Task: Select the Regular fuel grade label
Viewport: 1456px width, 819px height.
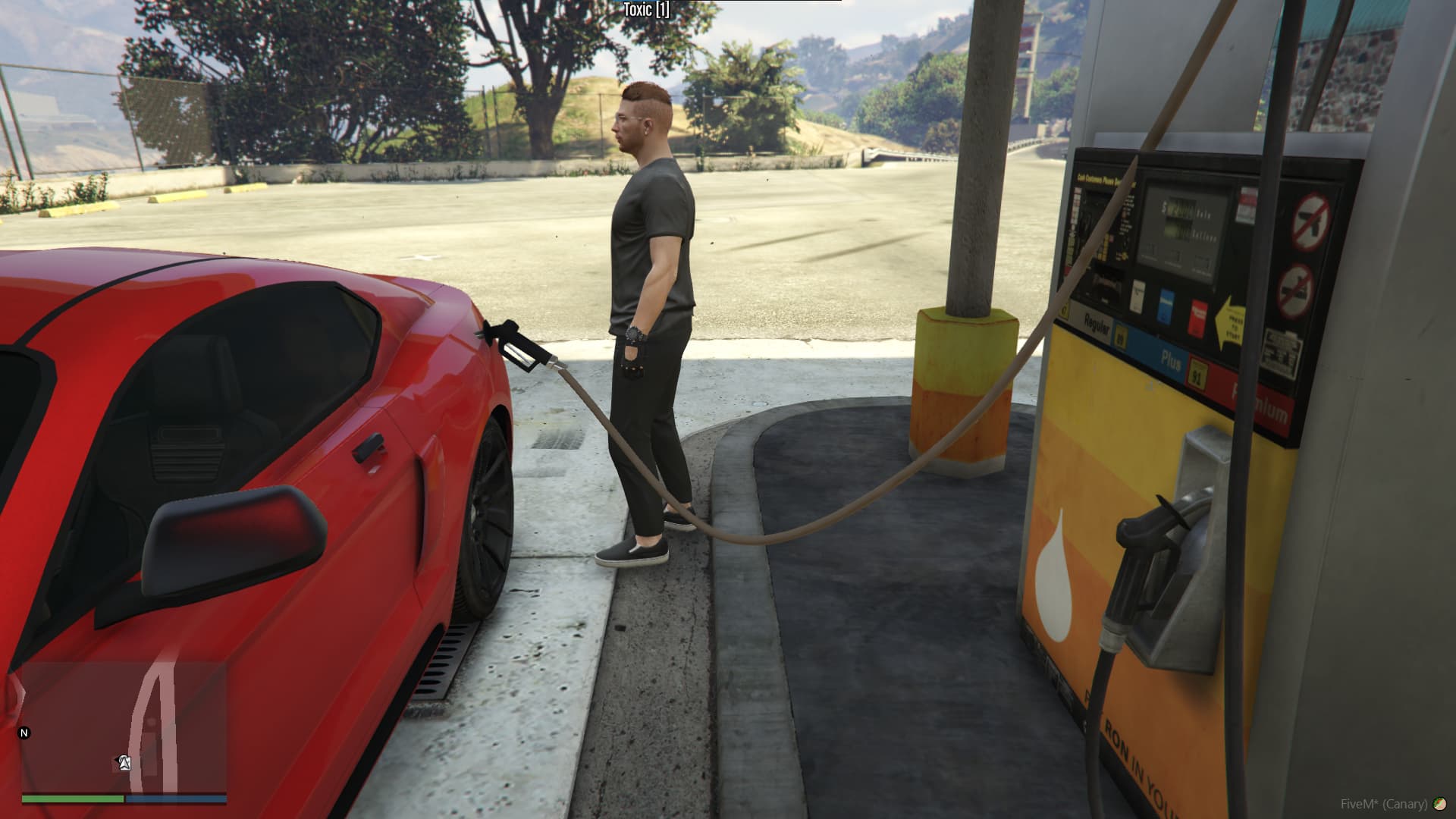Action: (1096, 326)
